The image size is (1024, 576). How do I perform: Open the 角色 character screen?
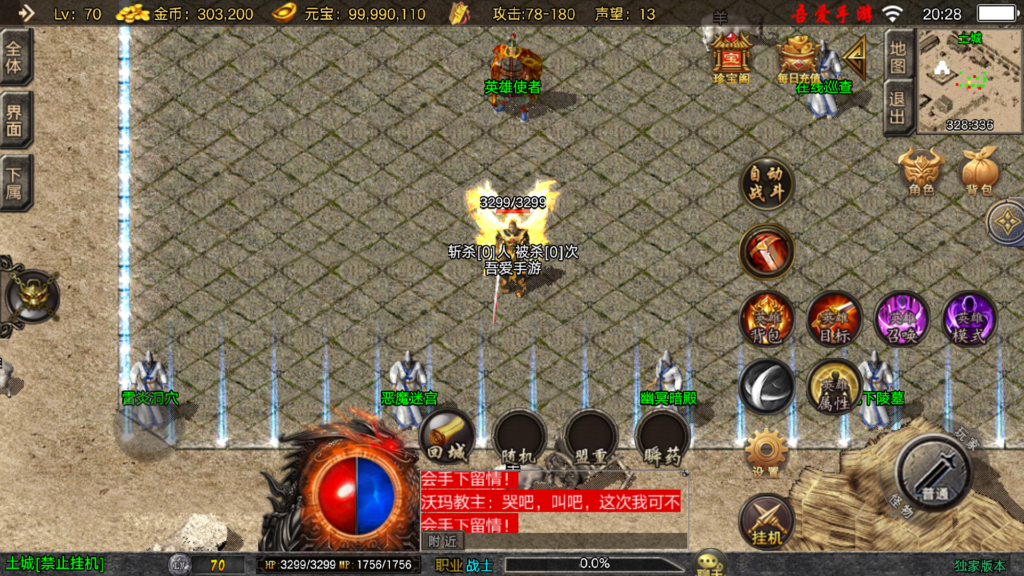coord(921,172)
